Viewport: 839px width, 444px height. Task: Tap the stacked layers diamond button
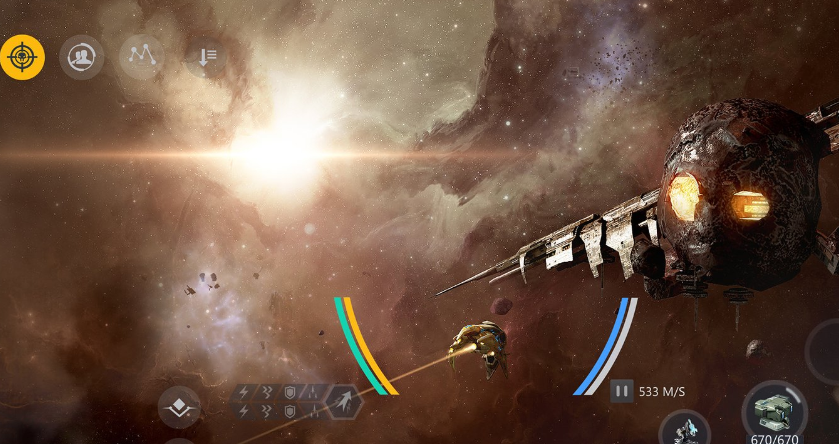pos(180,407)
